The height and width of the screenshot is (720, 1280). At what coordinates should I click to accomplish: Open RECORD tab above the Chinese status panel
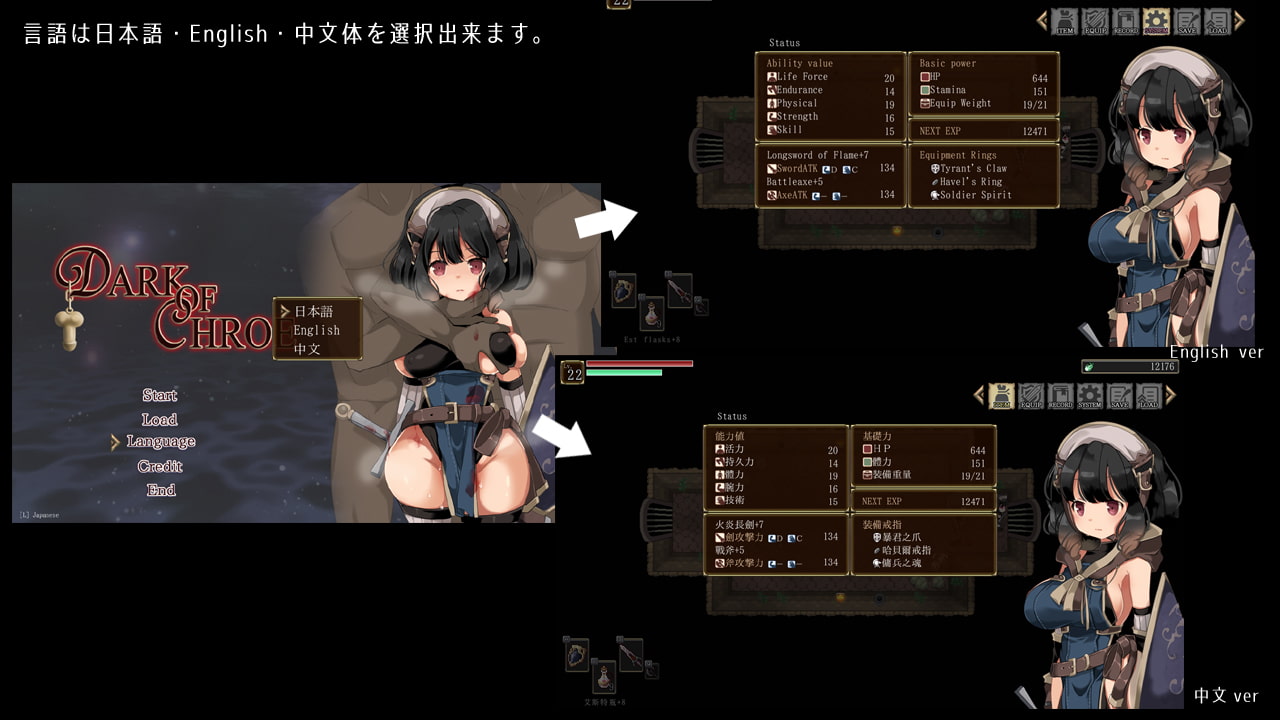click(1061, 396)
